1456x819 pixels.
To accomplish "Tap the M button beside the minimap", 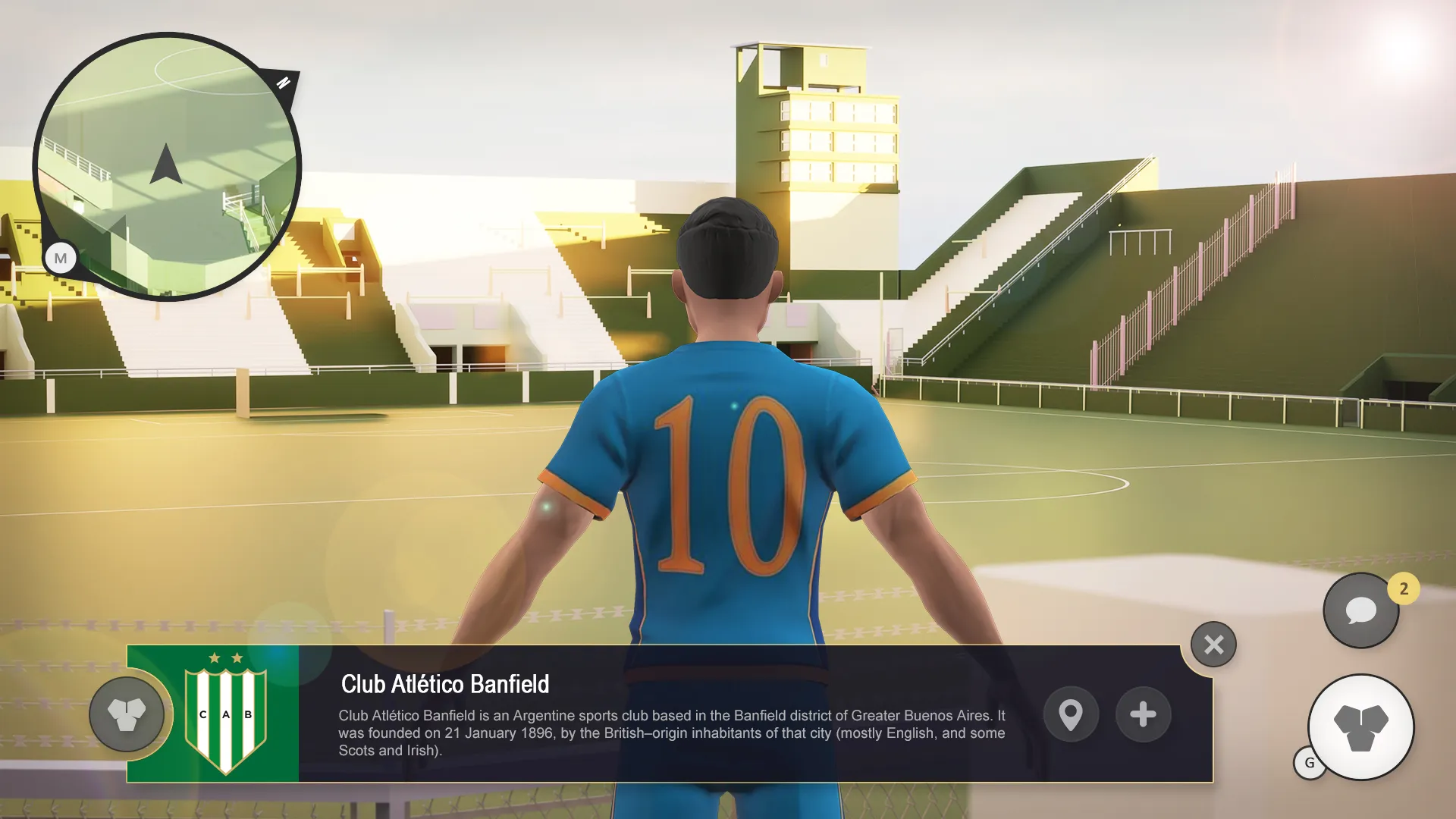I will 61,259.
